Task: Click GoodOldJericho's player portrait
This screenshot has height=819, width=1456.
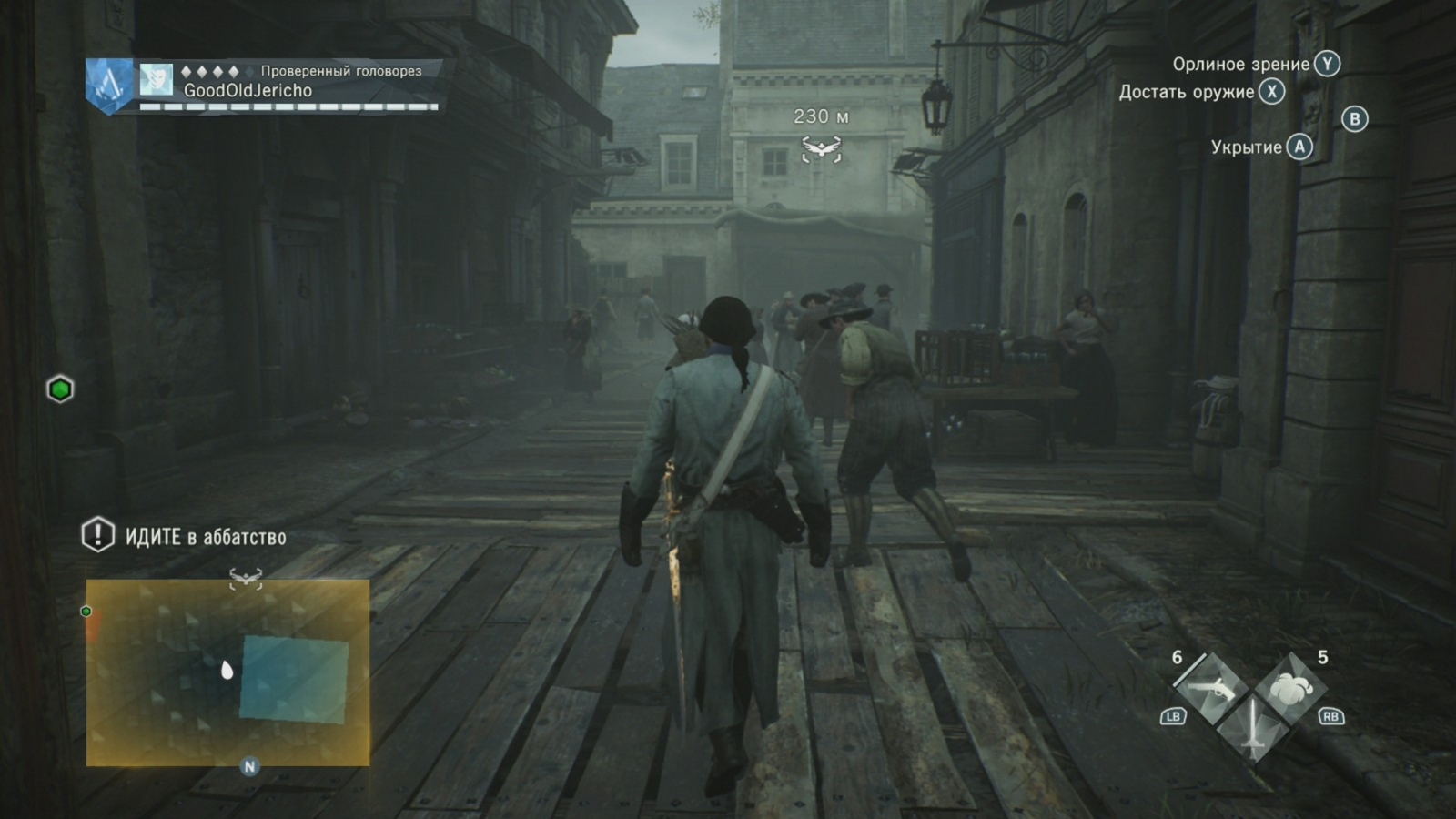Action: click(157, 81)
